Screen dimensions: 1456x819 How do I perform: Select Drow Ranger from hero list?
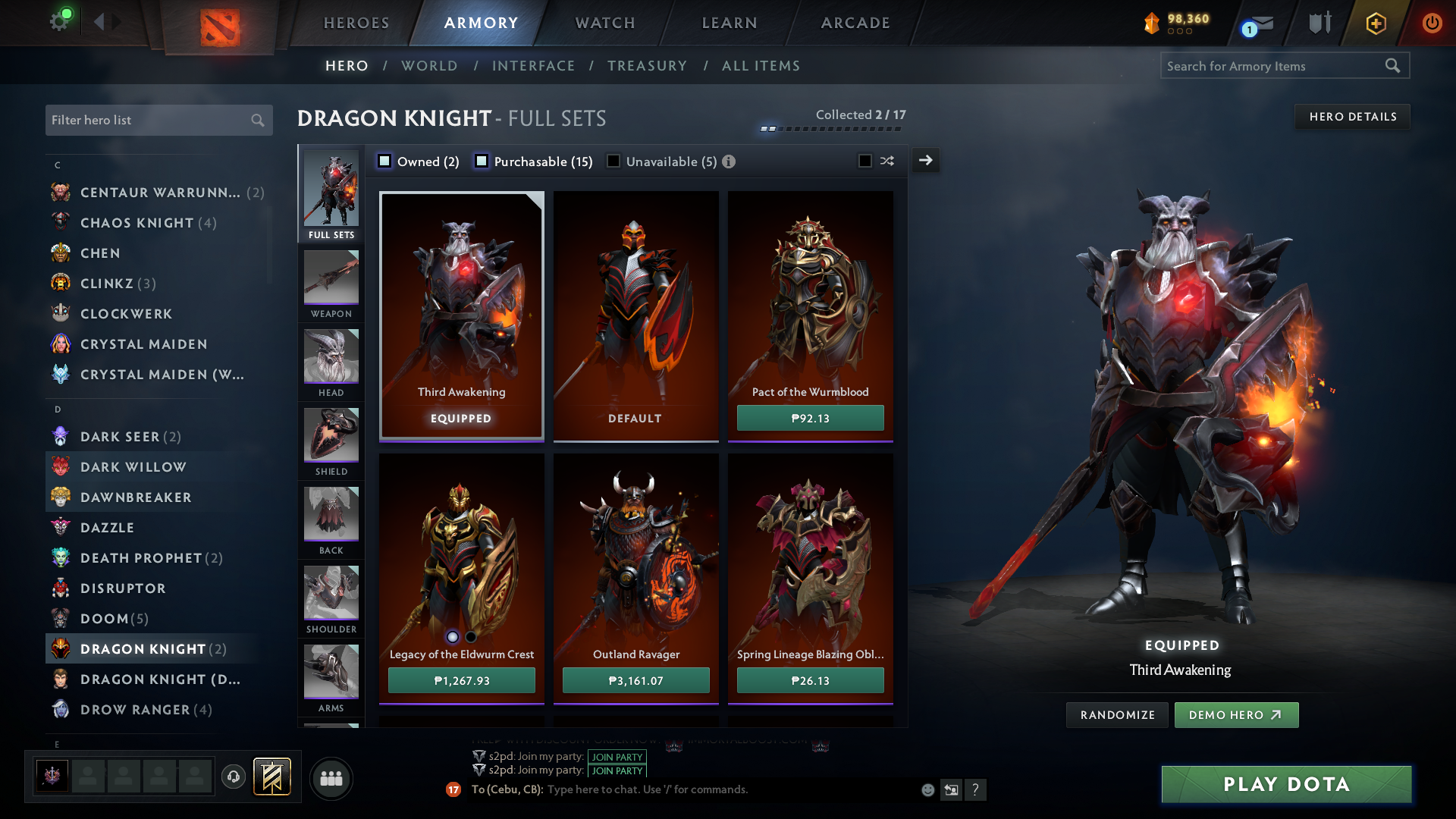point(135,710)
